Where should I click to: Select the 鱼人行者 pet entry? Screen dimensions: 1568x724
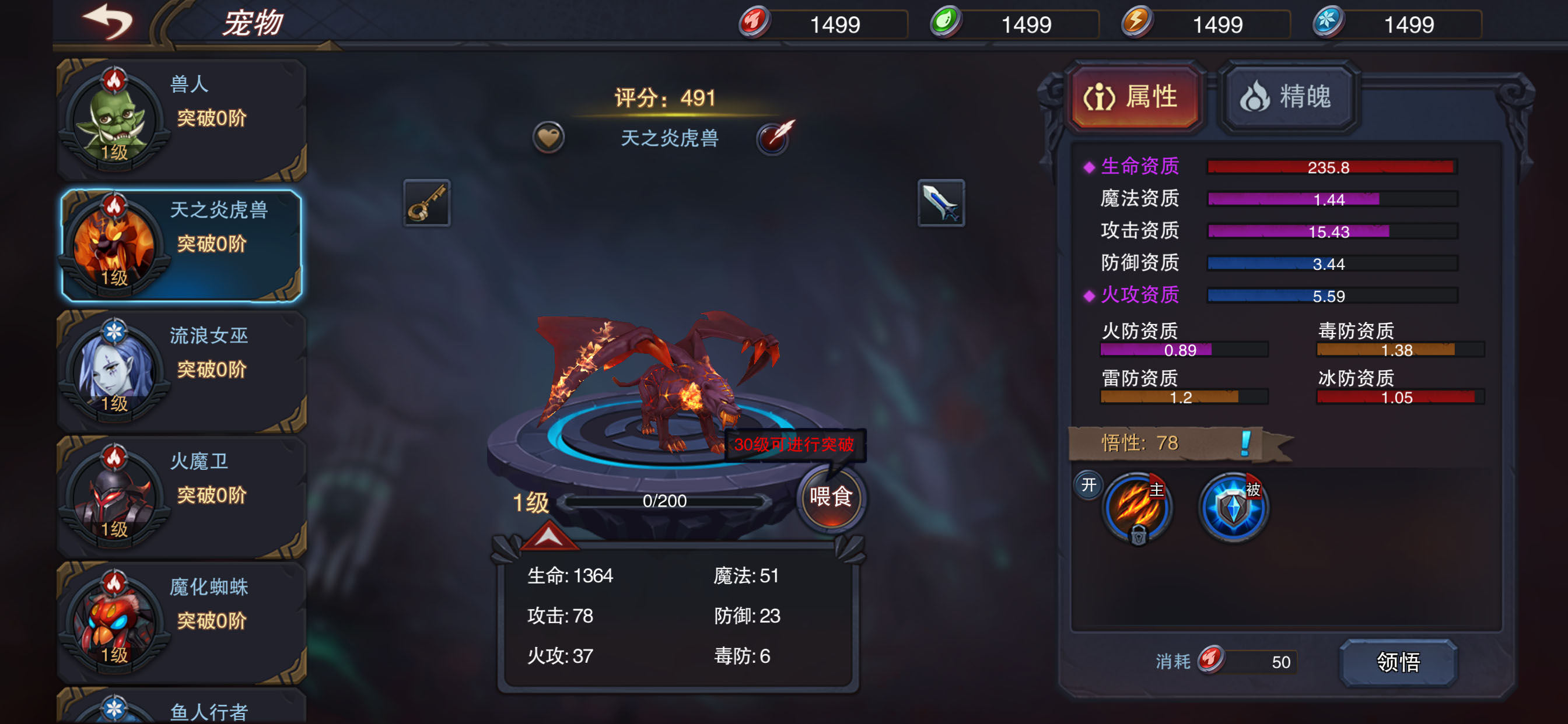click(181, 709)
